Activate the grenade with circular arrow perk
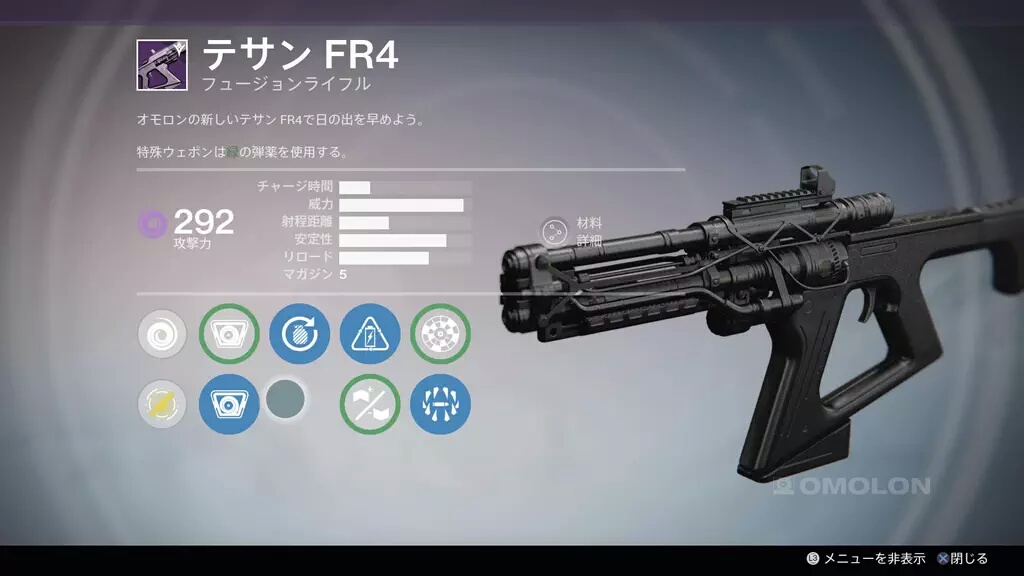The width and height of the screenshot is (1024, 576). (299, 334)
